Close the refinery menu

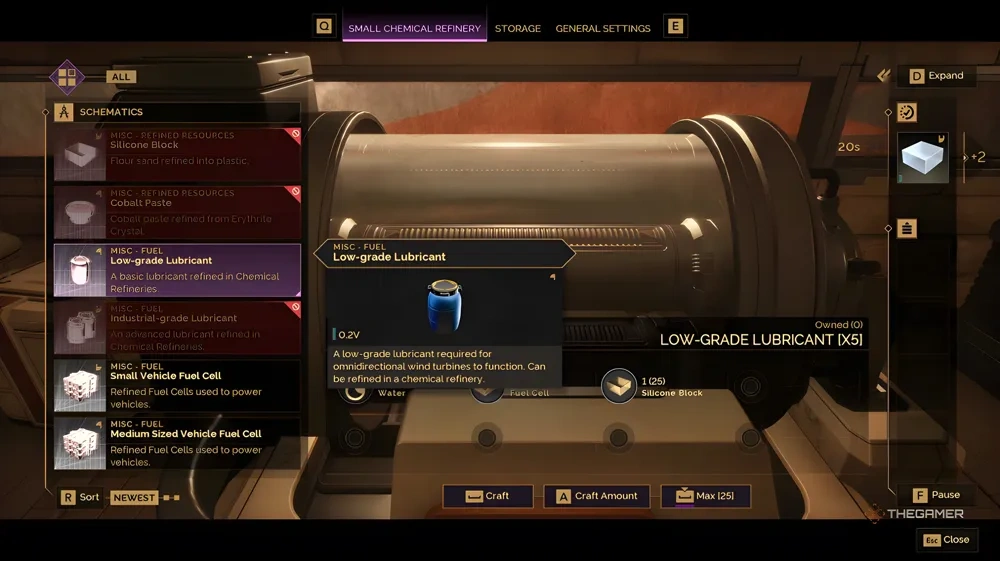(x=946, y=540)
